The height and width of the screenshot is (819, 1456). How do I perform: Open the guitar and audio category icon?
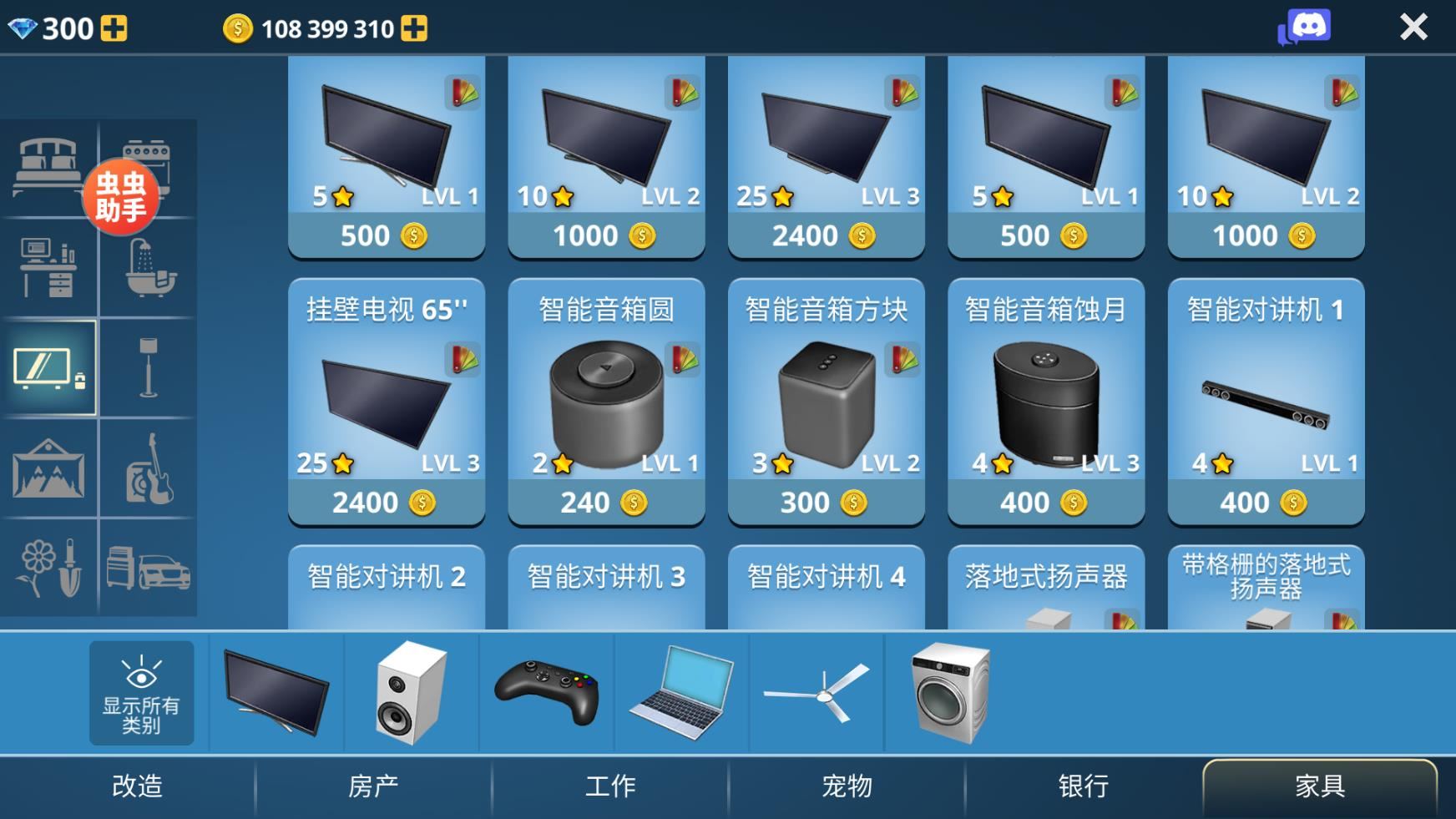tap(149, 470)
